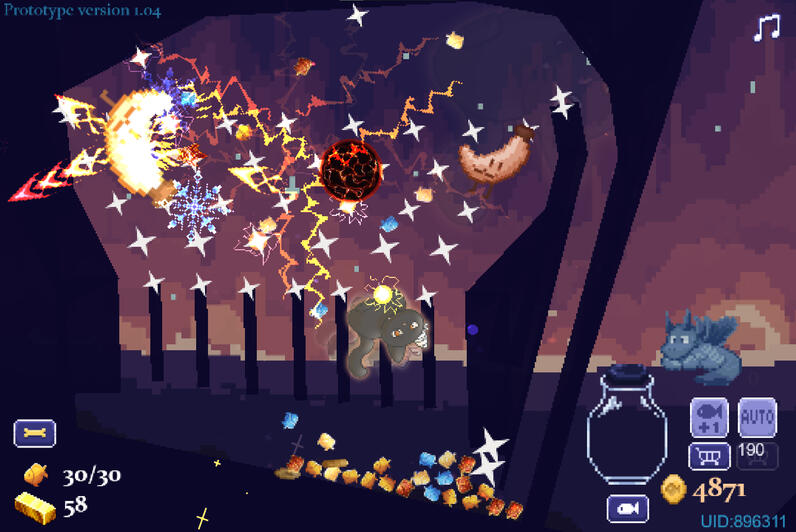Toggle the AUTO button
Screen dimensions: 796x532
(757, 416)
